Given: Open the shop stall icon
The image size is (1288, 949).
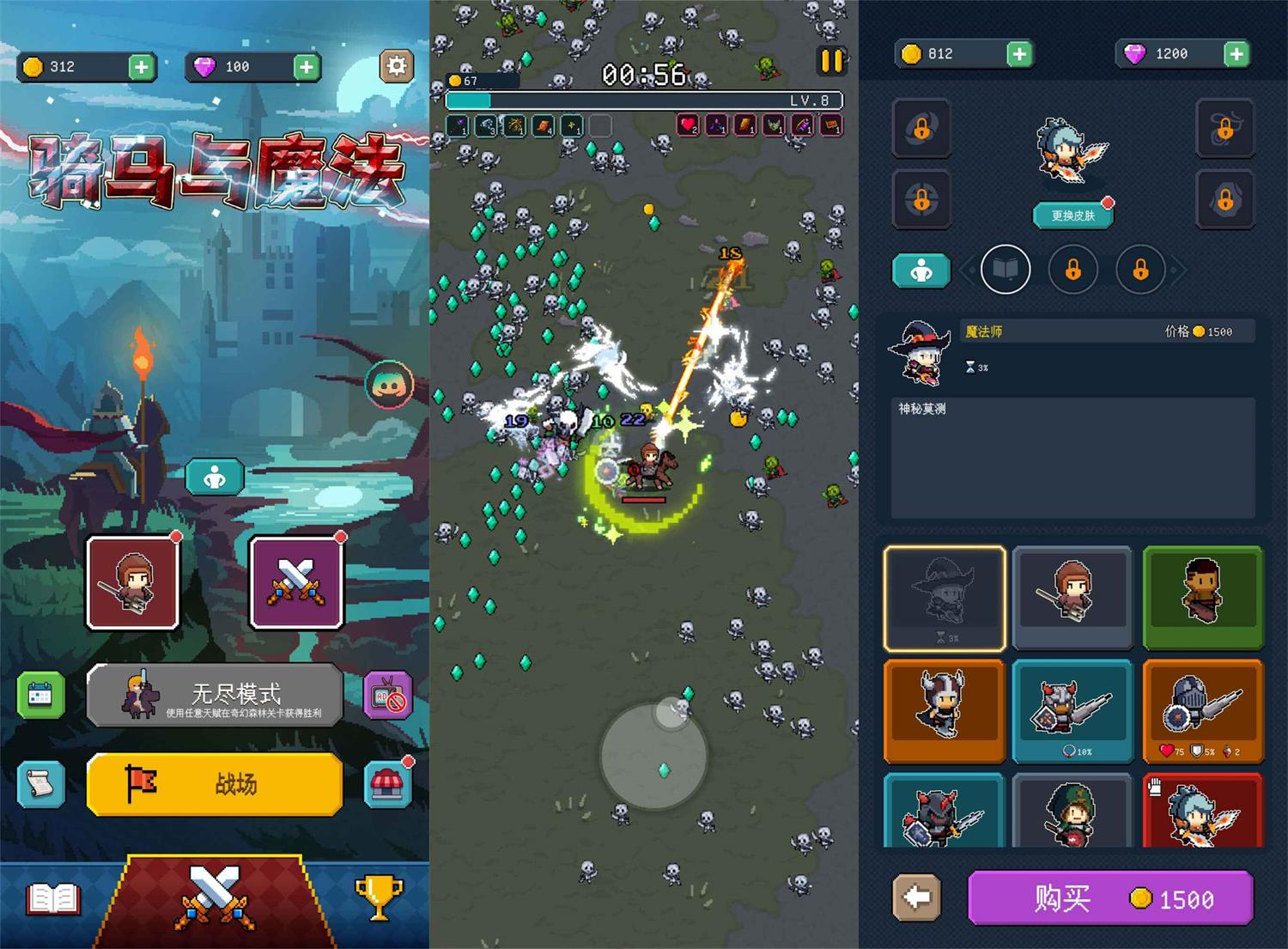Looking at the screenshot, I should [x=387, y=783].
